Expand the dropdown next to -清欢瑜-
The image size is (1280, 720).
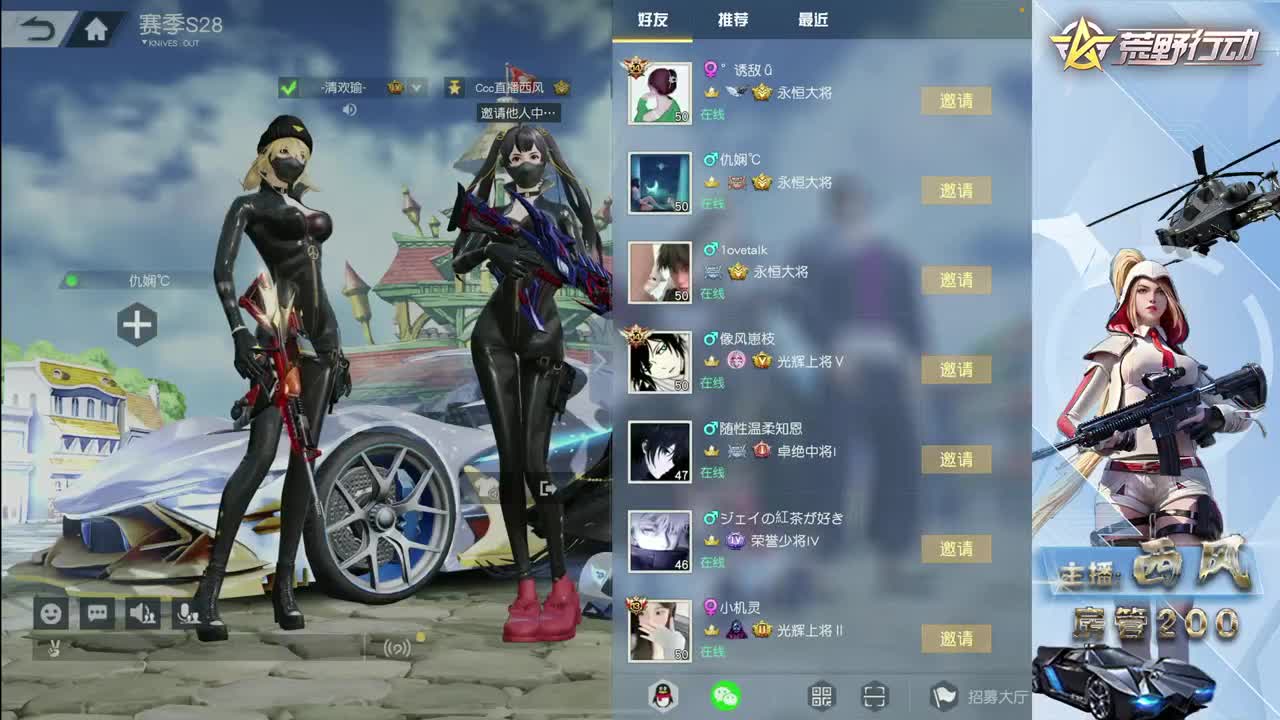[416, 88]
